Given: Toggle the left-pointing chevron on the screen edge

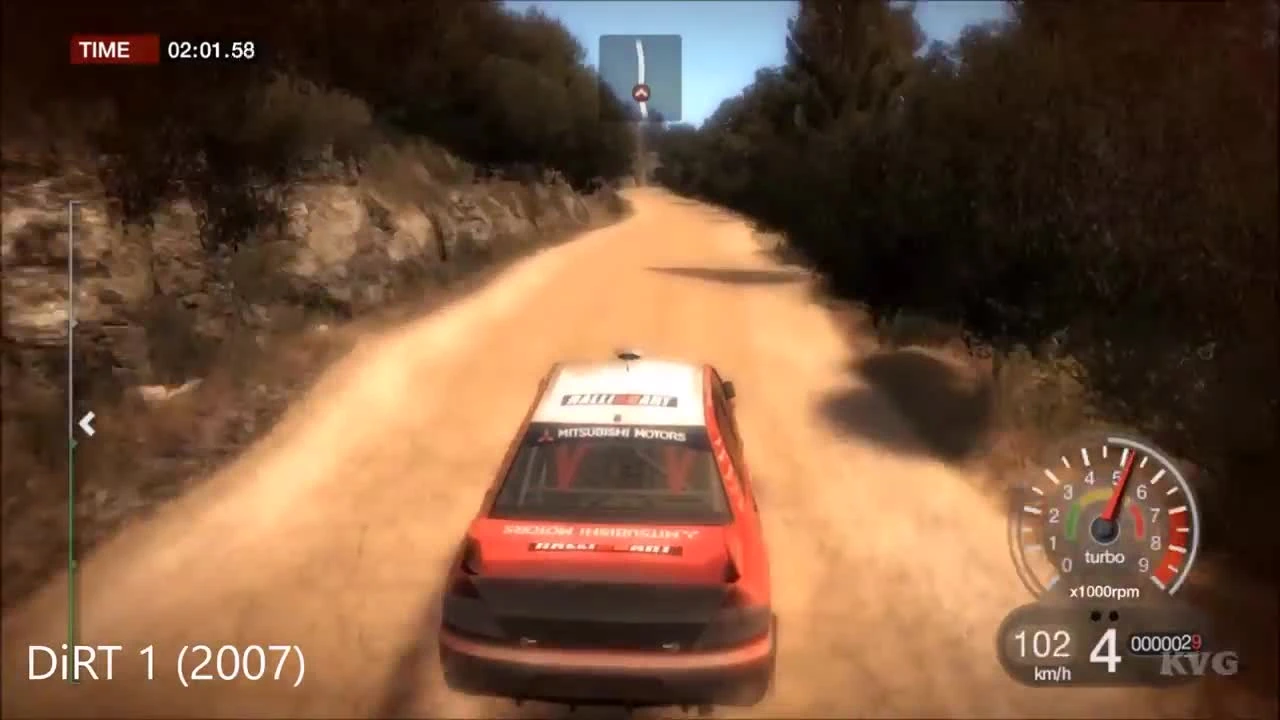Looking at the screenshot, I should click(x=87, y=424).
